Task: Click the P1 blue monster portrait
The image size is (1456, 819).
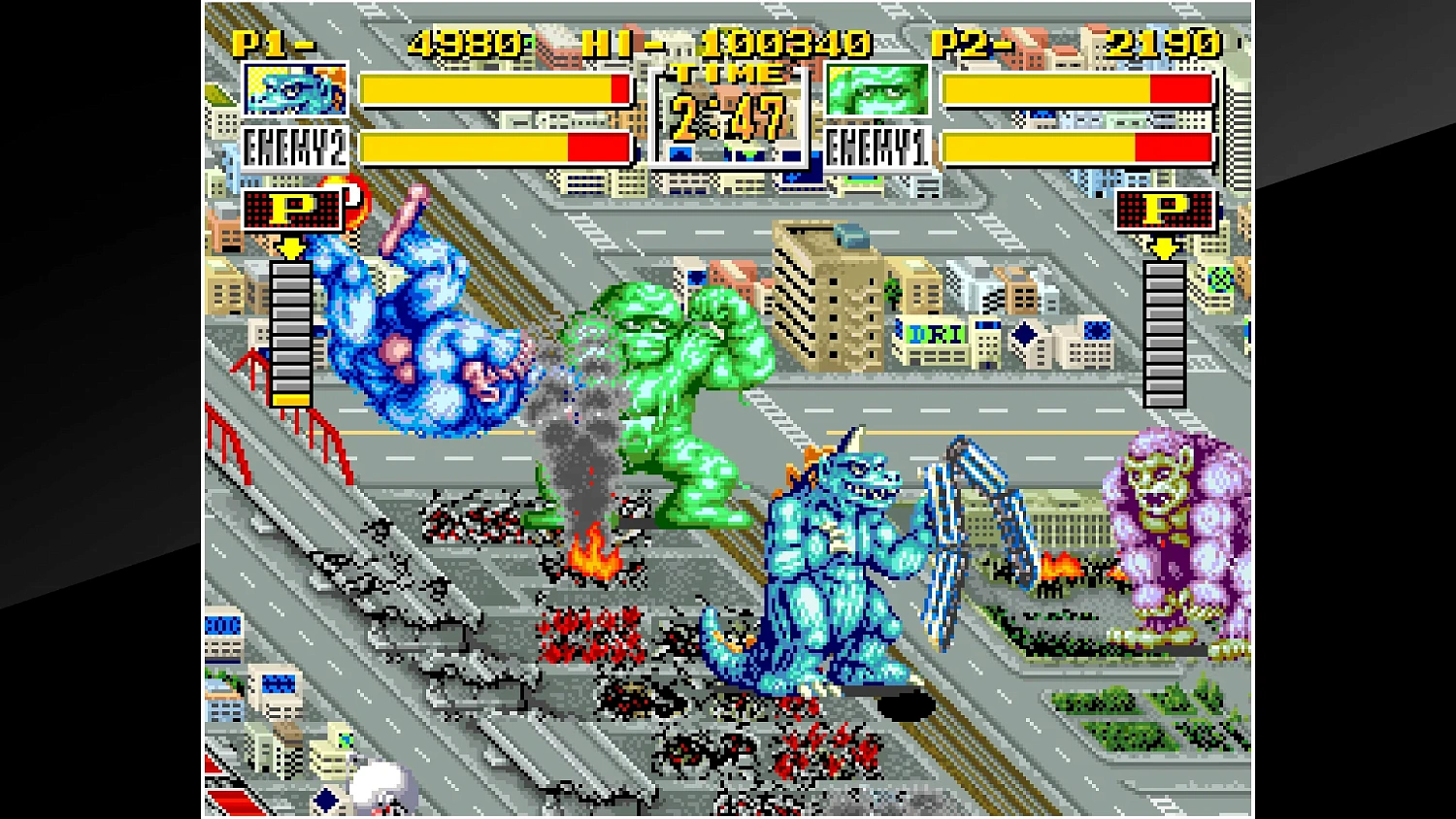Action: point(296,89)
